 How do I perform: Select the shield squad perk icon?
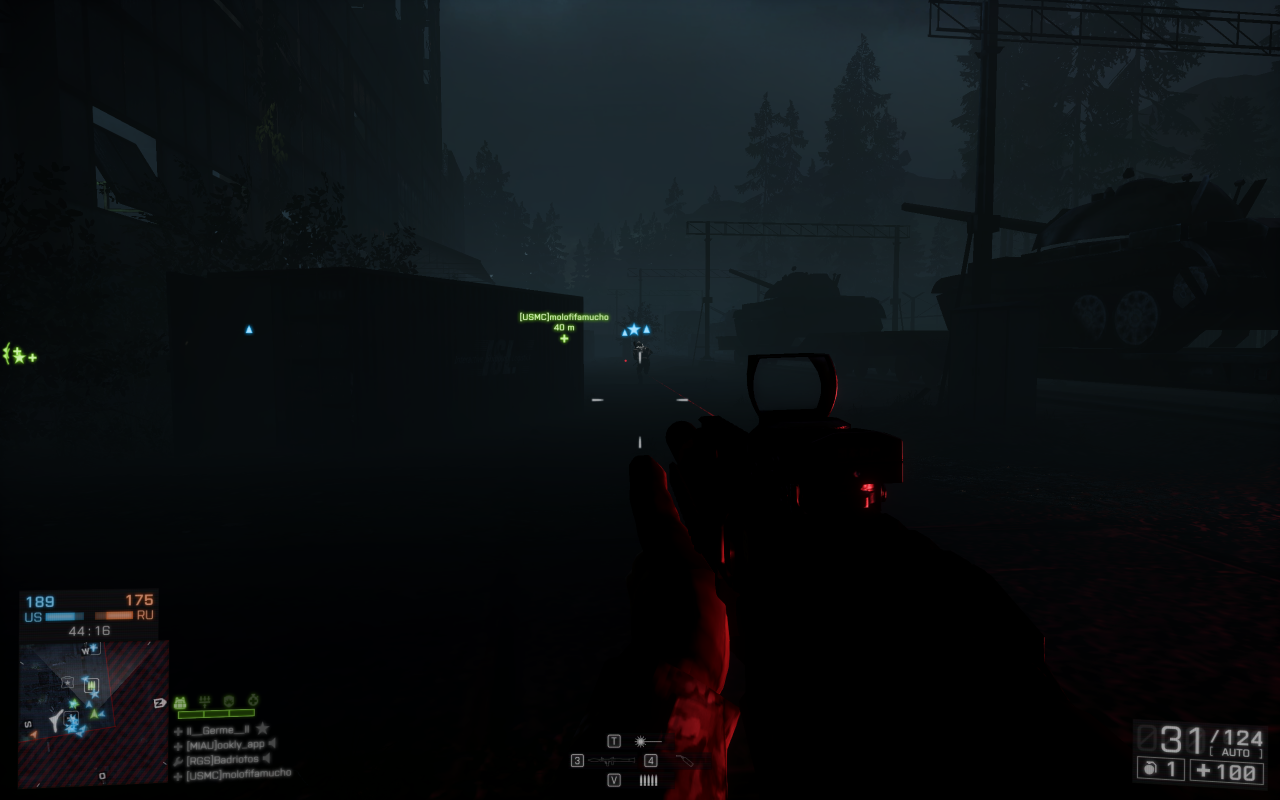(229, 700)
